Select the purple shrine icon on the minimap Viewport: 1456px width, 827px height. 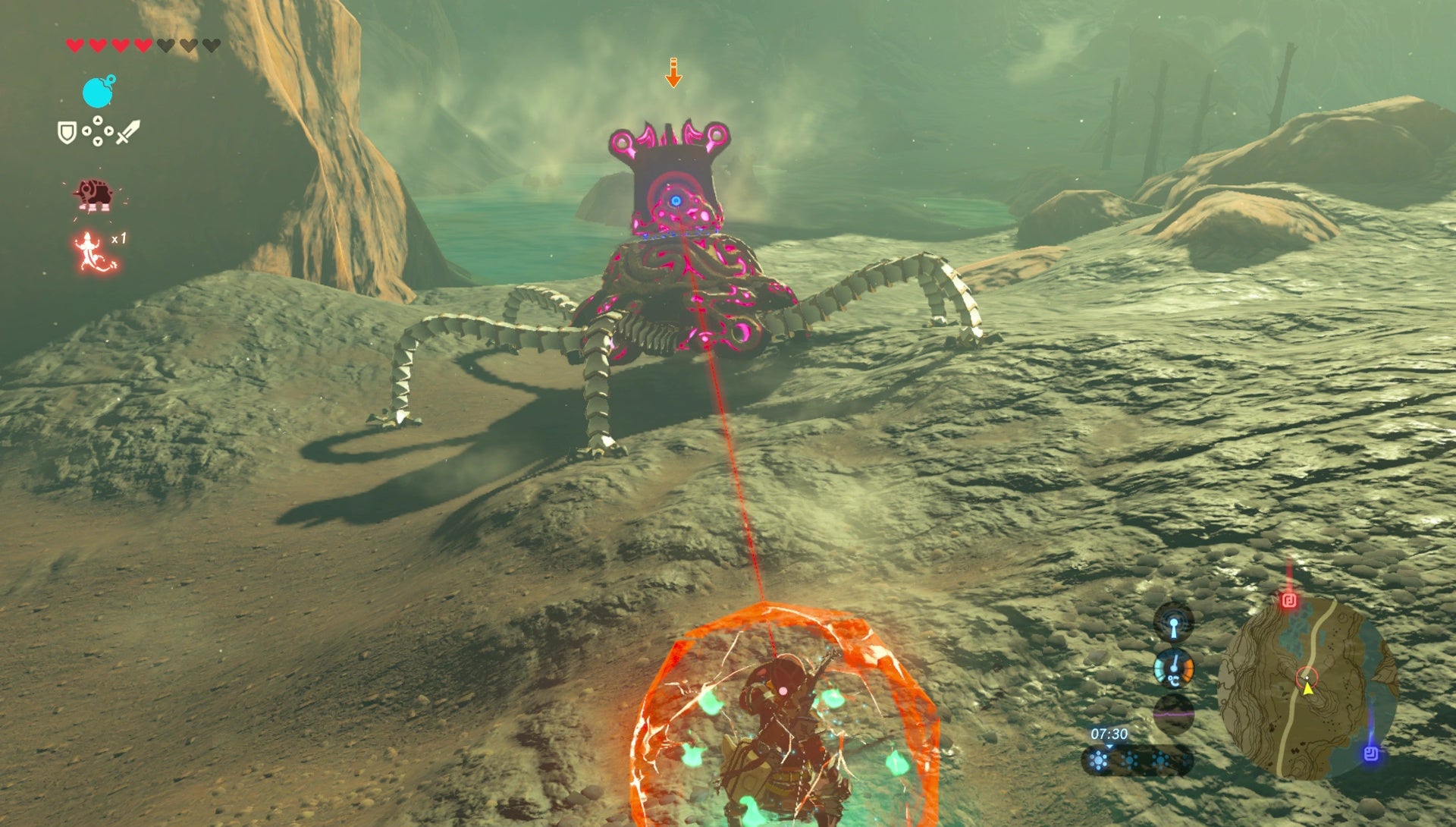pyautogui.click(x=1371, y=754)
